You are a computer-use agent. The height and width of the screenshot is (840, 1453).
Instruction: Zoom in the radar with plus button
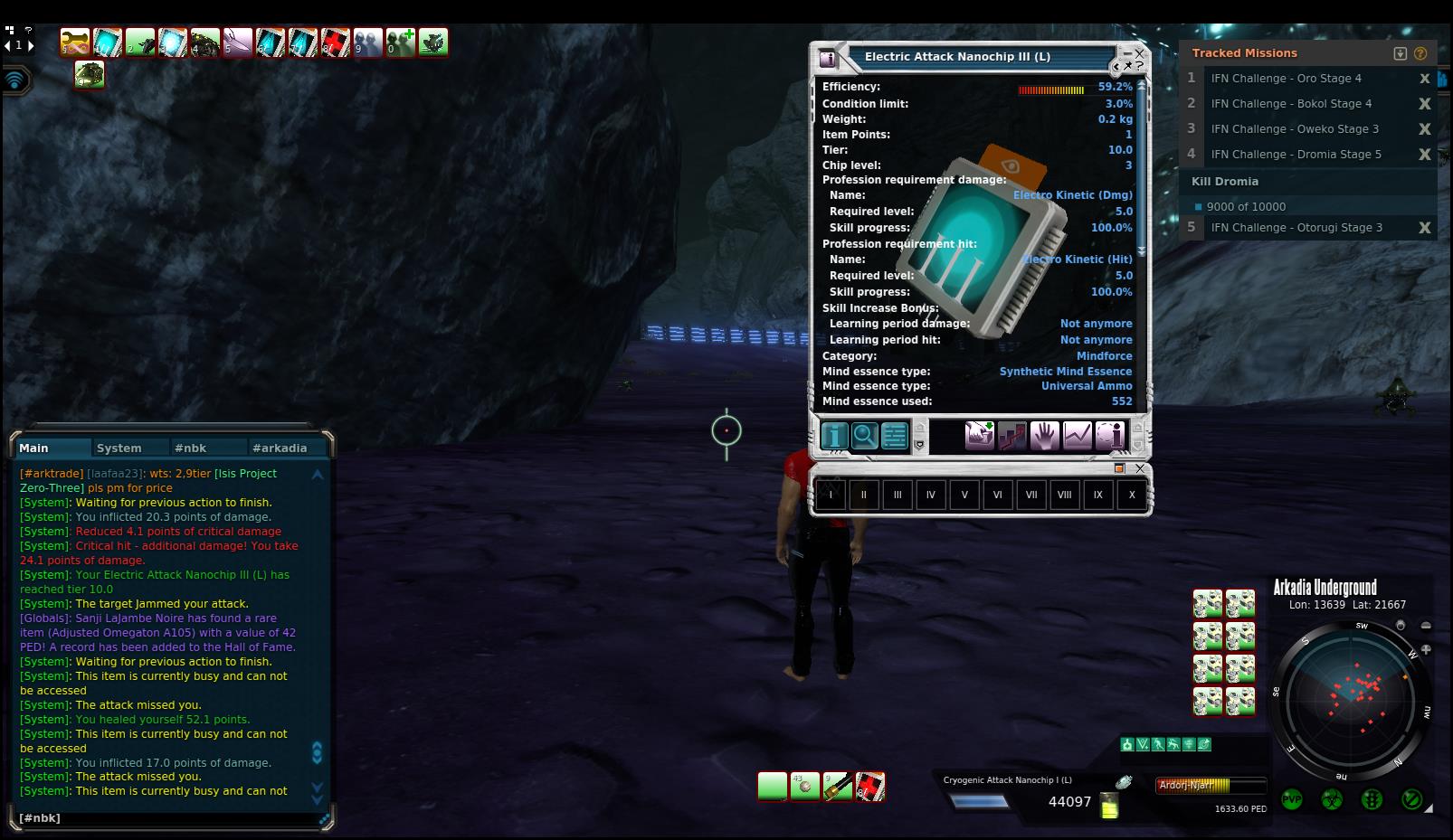point(1426,649)
